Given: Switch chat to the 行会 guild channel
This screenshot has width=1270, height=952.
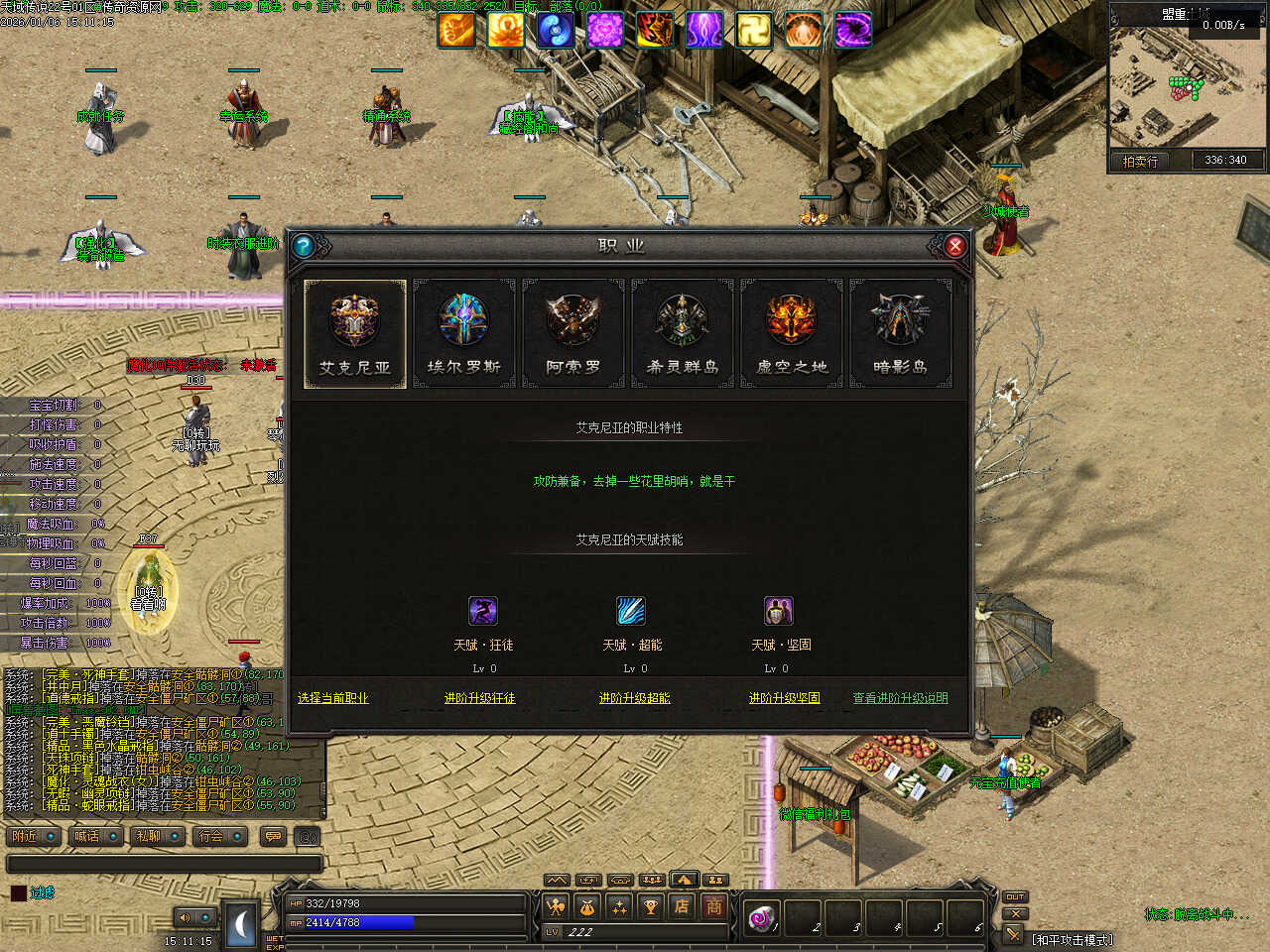Looking at the screenshot, I should pyautogui.click(x=212, y=837).
